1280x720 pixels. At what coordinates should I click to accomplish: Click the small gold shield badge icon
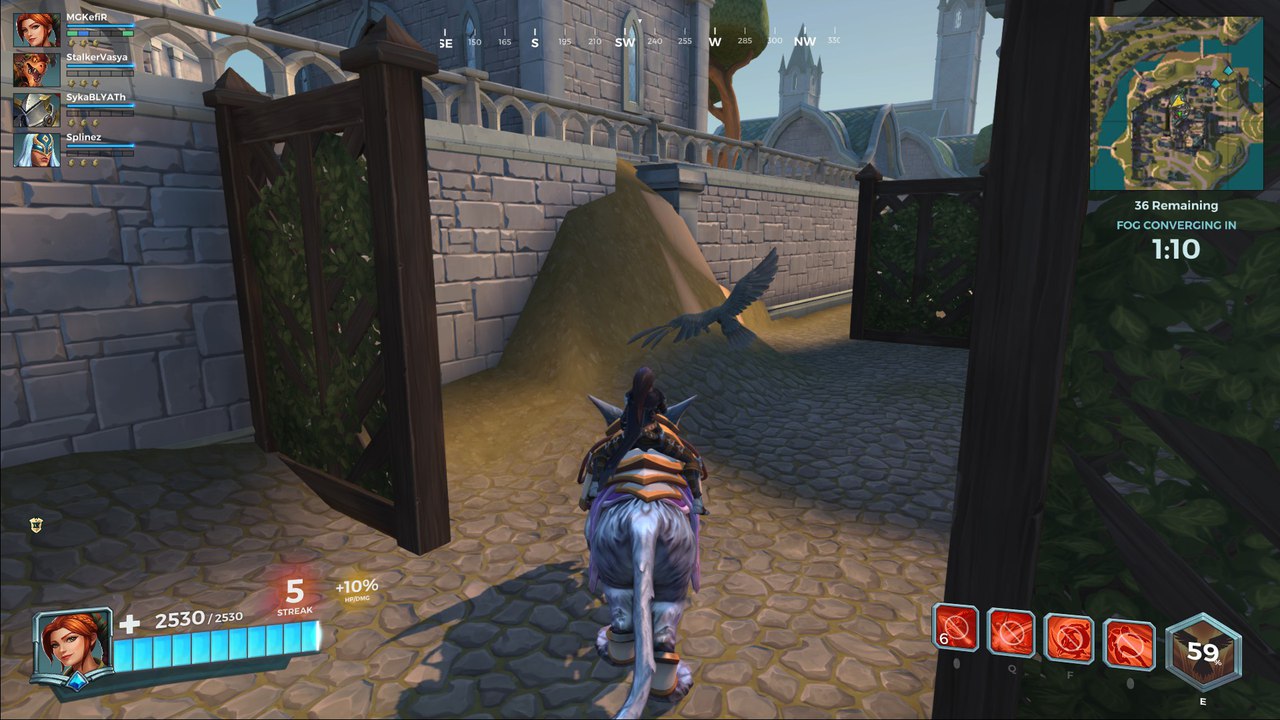[x=38, y=522]
